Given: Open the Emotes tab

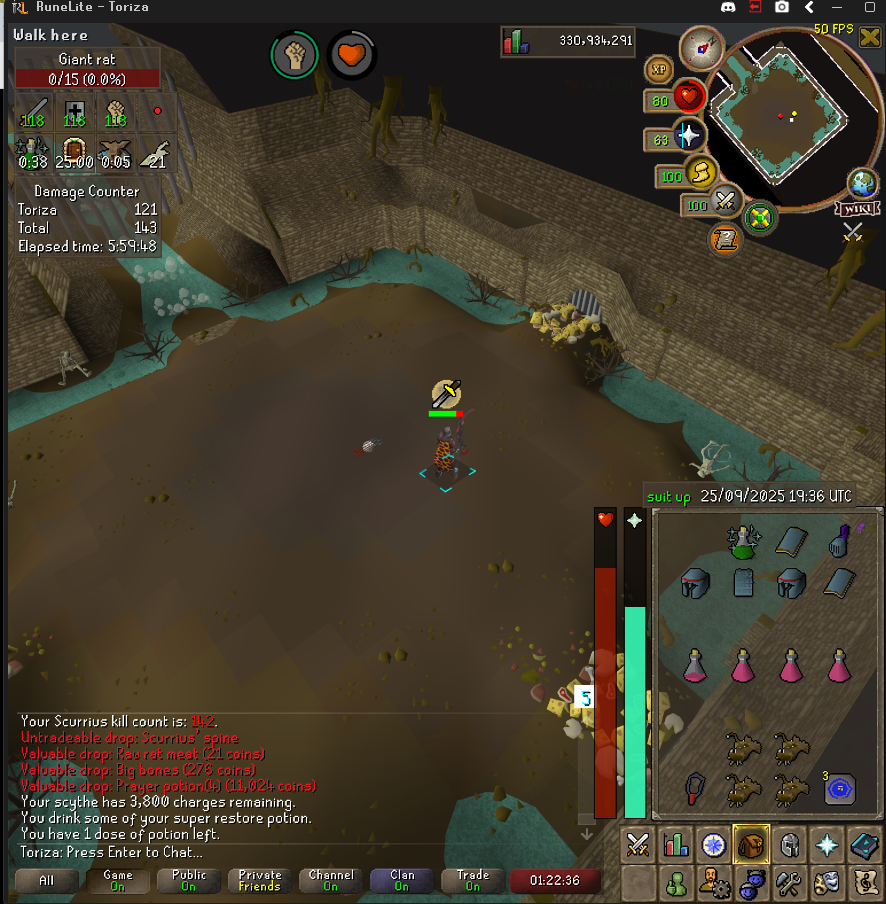Looking at the screenshot, I should pyautogui.click(x=827, y=884).
